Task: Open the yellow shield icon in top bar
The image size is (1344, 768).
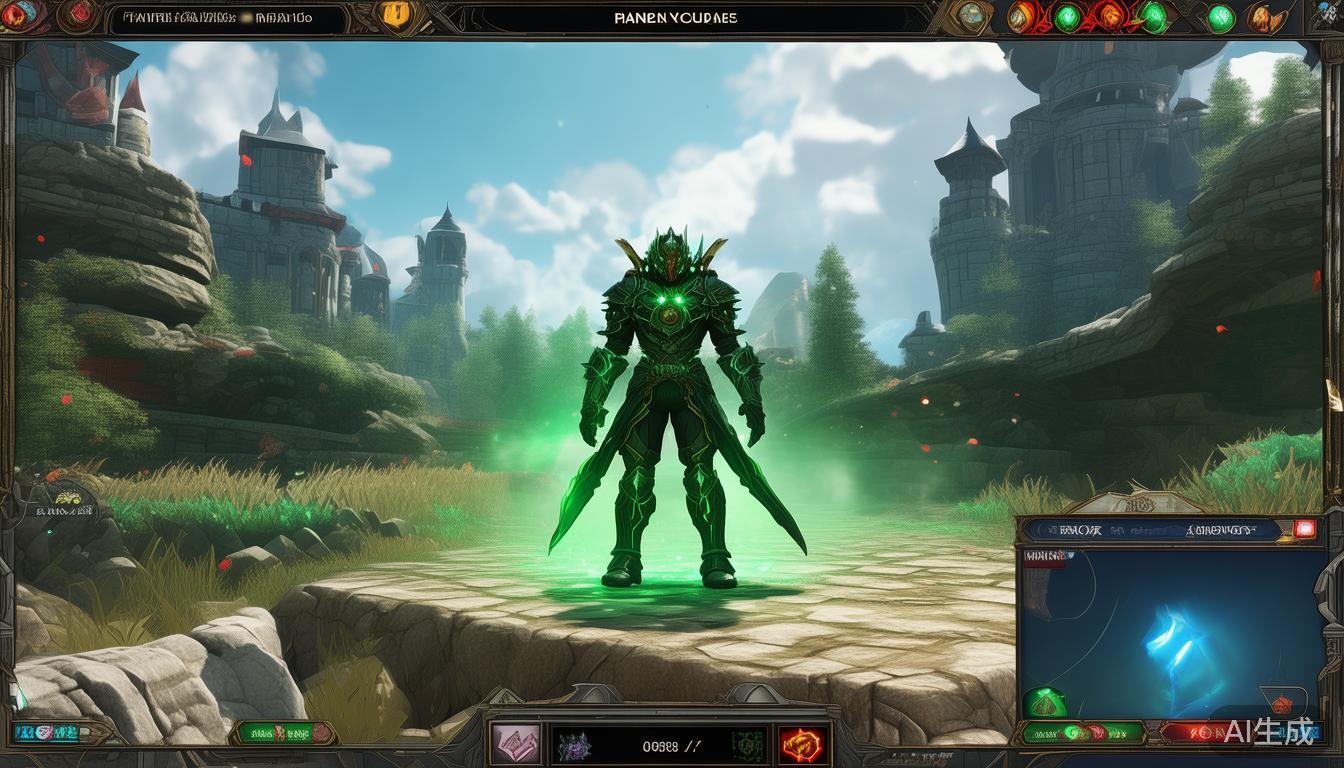Action: 397,16
